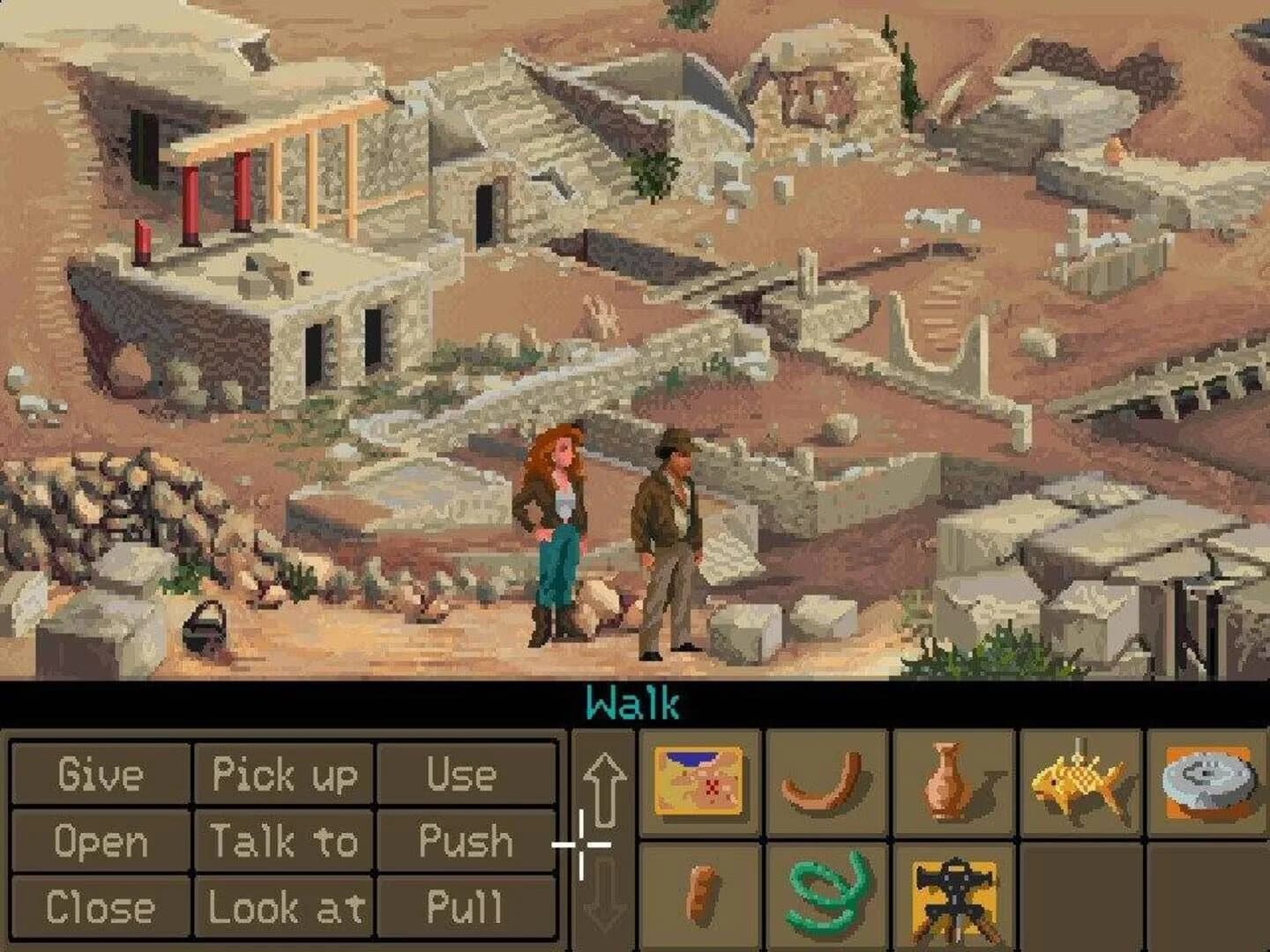The image size is (1270, 952).
Task: Click the Close verb
Action: [100, 906]
